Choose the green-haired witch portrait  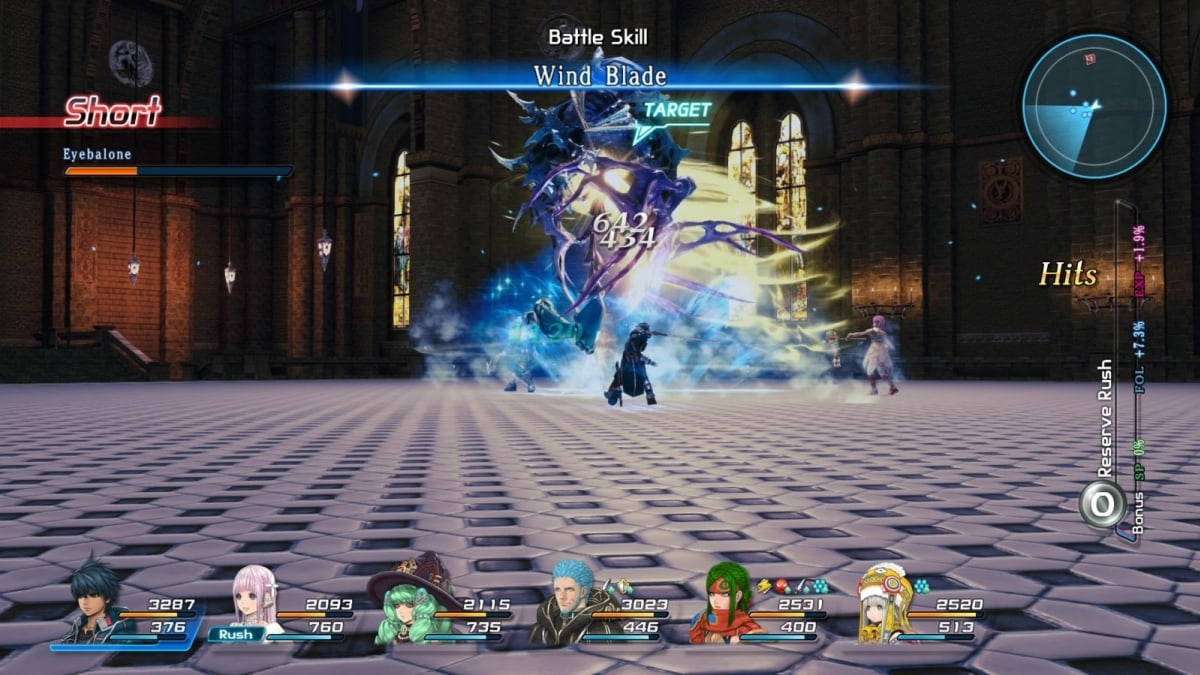click(x=409, y=605)
